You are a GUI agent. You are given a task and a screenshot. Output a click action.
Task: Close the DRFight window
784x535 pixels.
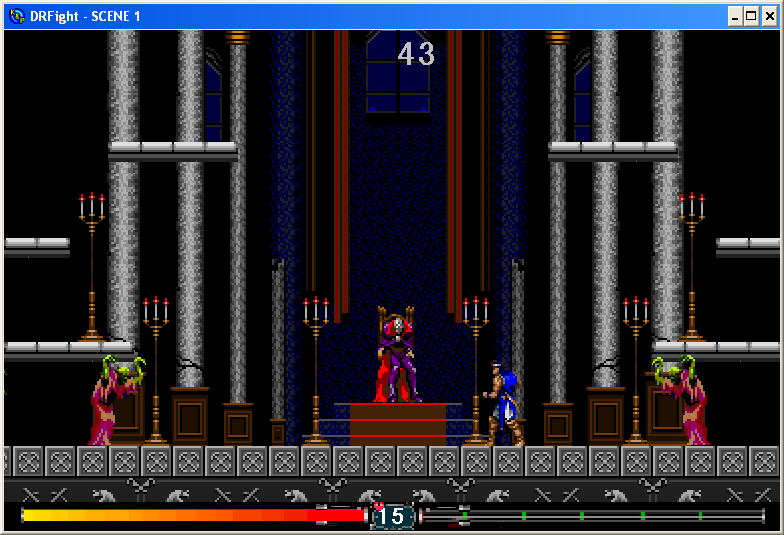click(769, 16)
